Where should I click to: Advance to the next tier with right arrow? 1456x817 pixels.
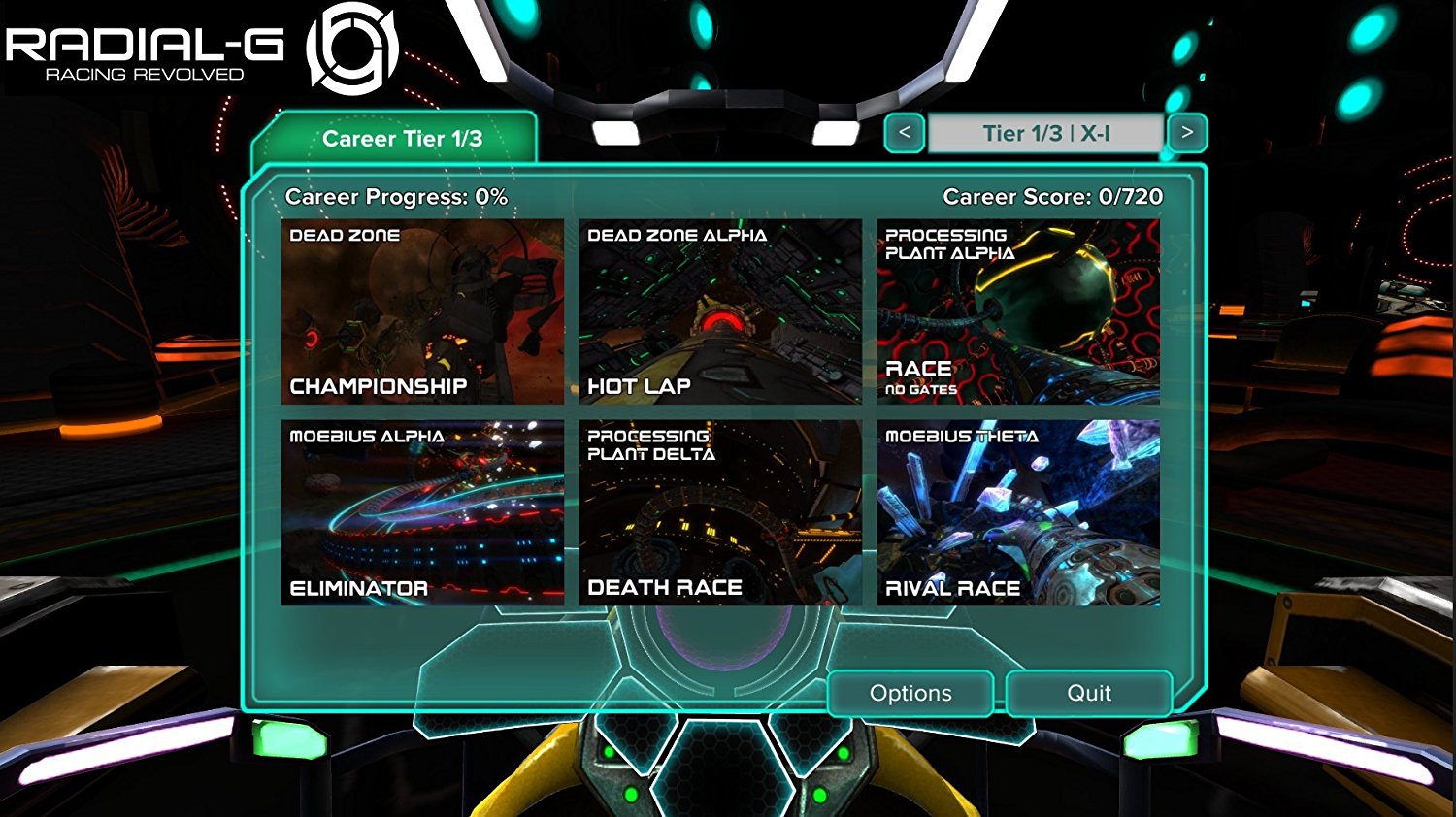coord(1187,133)
